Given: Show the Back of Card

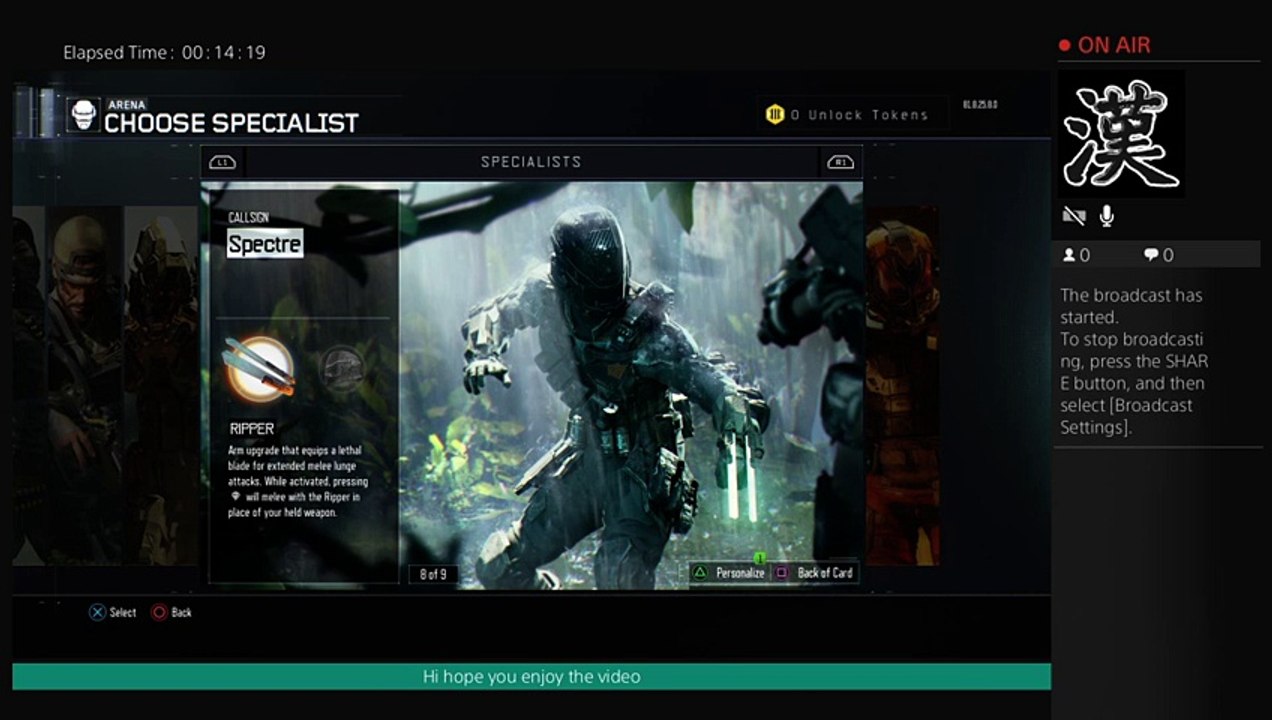Looking at the screenshot, I should [814, 573].
